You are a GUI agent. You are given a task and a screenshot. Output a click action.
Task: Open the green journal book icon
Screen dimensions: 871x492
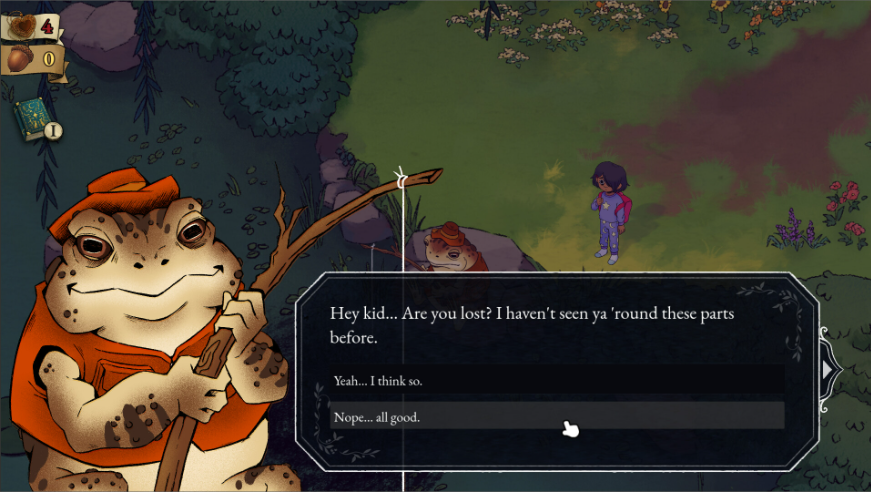32,119
